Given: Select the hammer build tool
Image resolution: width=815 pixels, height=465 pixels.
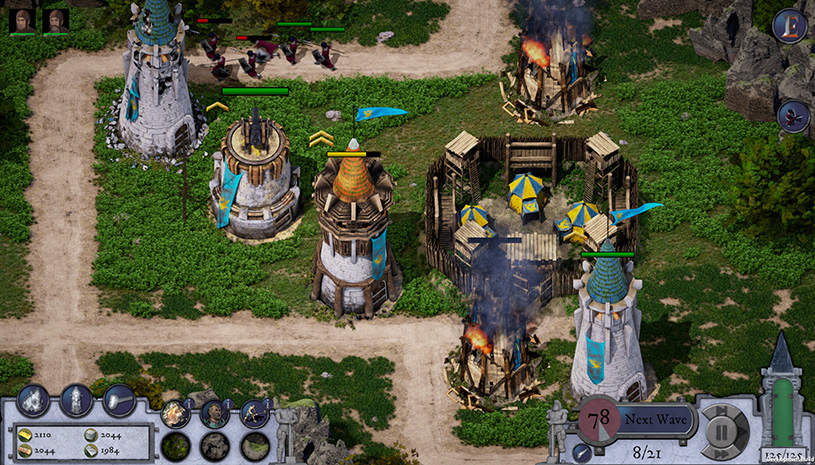Looking at the screenshot, I should [x=118, y=400].
